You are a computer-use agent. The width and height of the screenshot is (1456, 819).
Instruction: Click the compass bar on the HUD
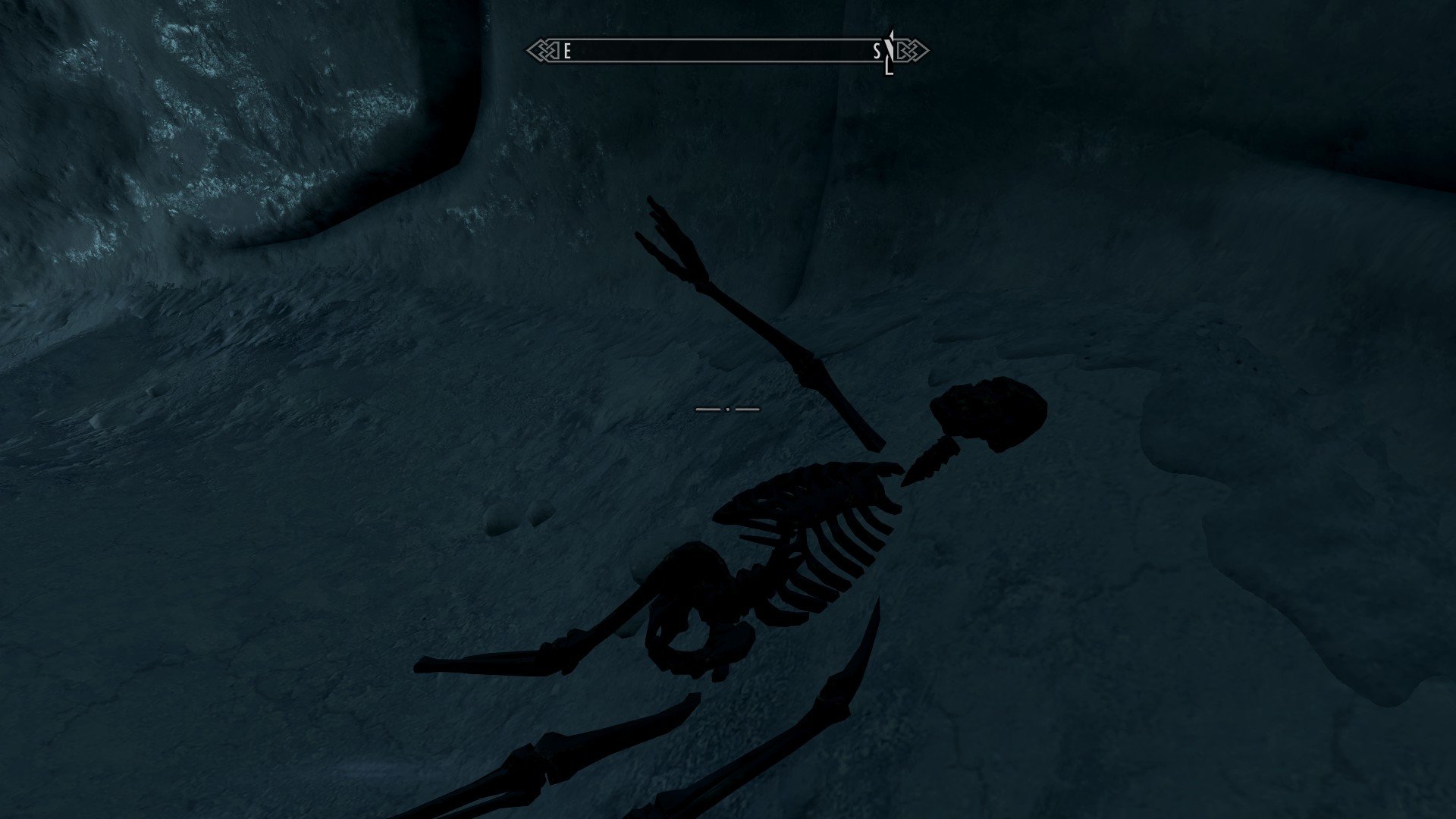click(x=726, y=52)
